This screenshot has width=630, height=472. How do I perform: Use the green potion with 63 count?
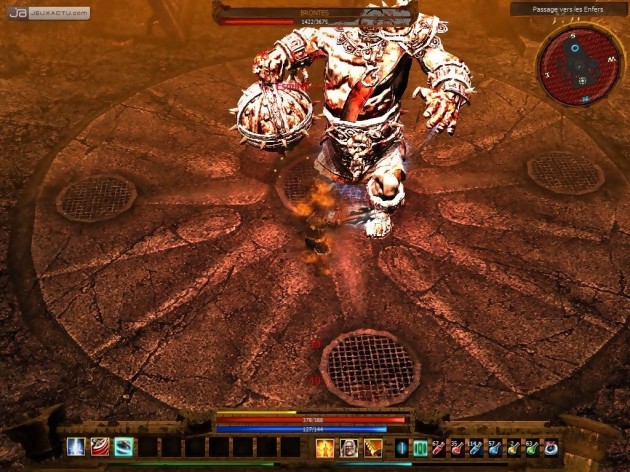pyautogui.click(x=532, y=448)
